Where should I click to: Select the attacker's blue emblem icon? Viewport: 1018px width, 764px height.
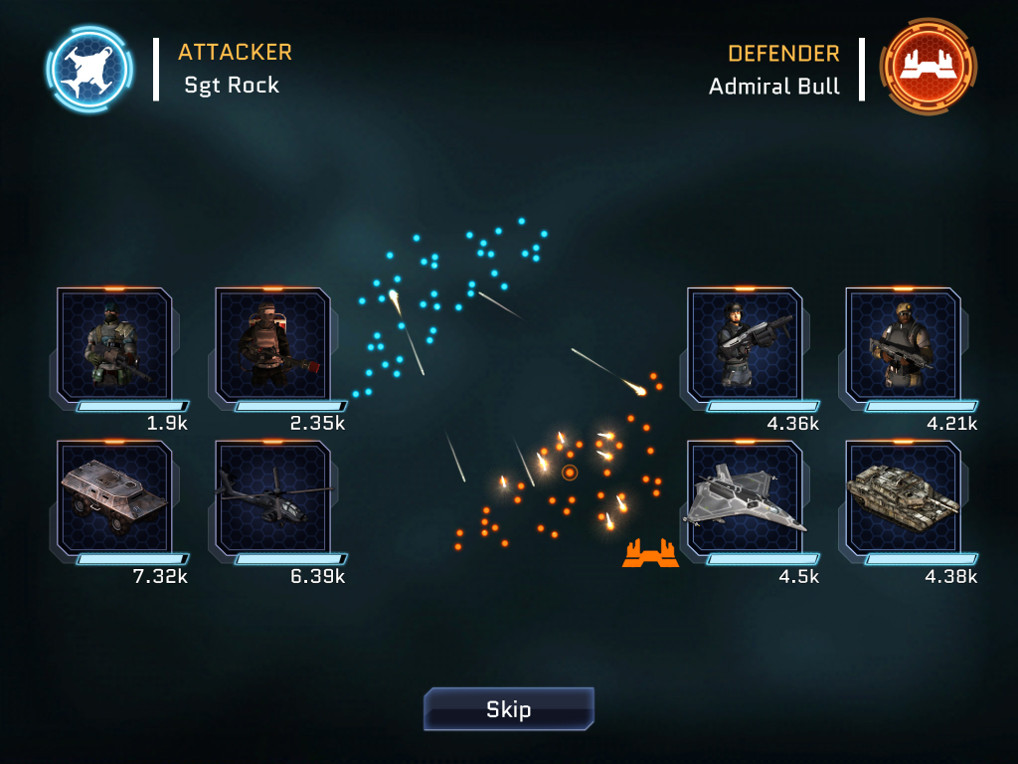click(88, 68)
